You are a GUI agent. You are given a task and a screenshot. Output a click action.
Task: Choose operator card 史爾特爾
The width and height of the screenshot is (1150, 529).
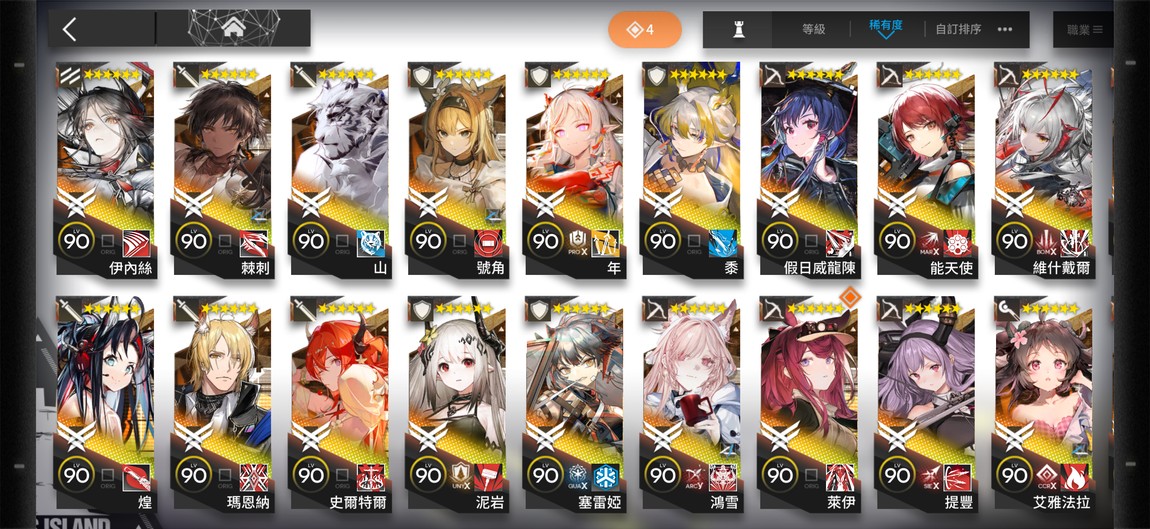click(x=339, y=402)
